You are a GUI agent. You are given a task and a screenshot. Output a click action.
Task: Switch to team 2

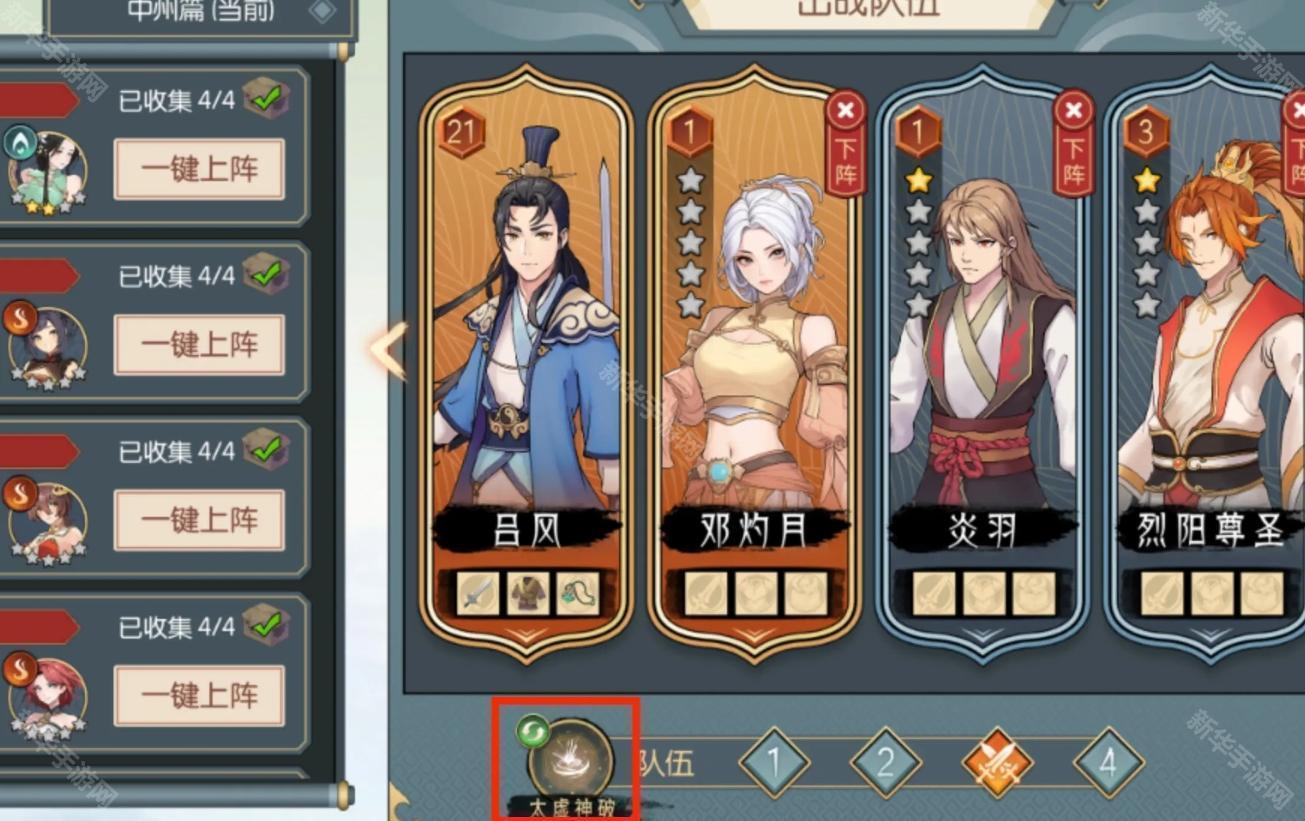pyautogui.click(x=885, y=764)
